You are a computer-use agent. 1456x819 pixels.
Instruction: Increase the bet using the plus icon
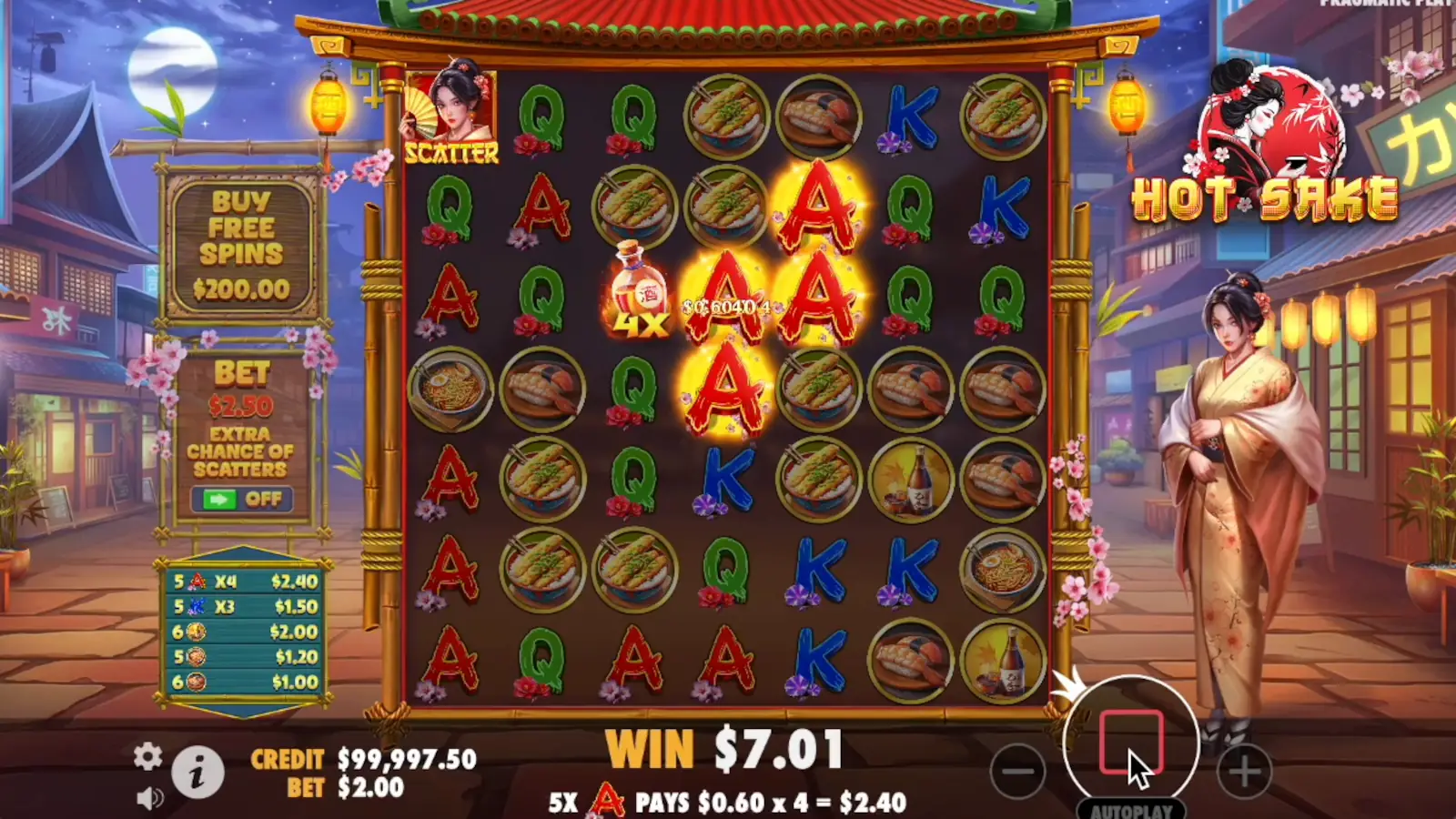[x=1243, y=772]
